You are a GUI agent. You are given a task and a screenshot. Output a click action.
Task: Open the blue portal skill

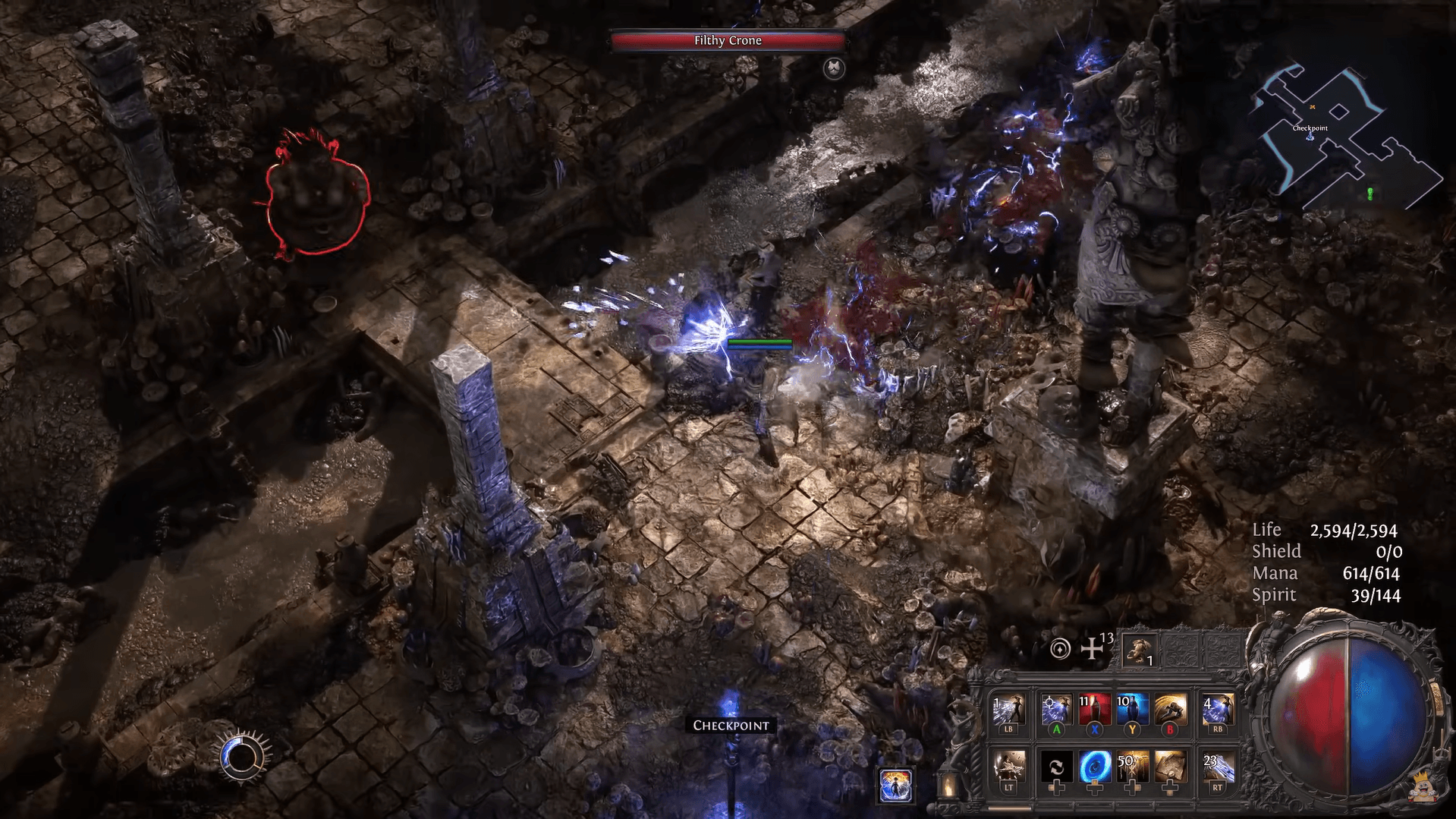coord(1094,767)
